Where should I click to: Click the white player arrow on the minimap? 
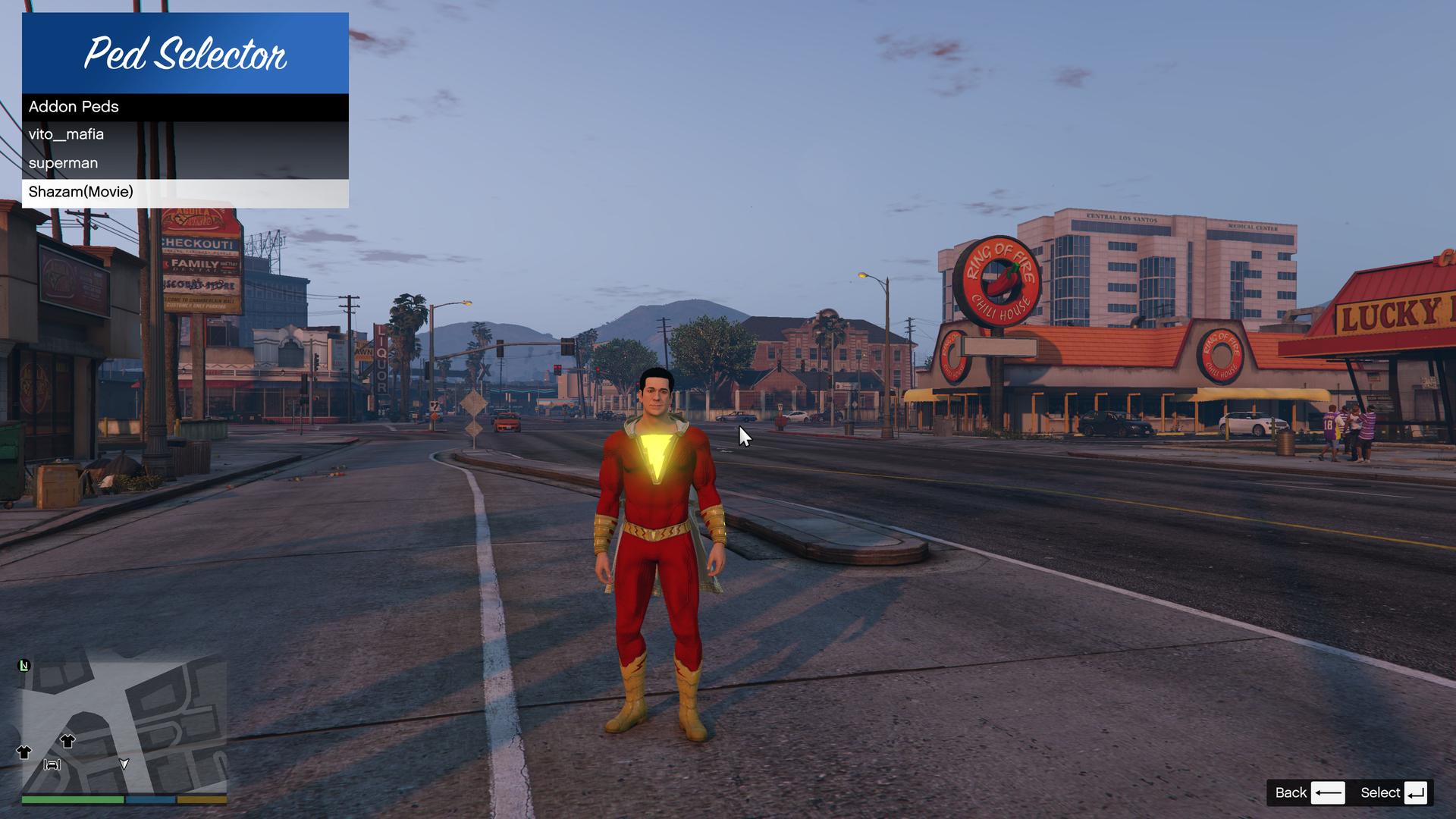click(x=124, y=764)
